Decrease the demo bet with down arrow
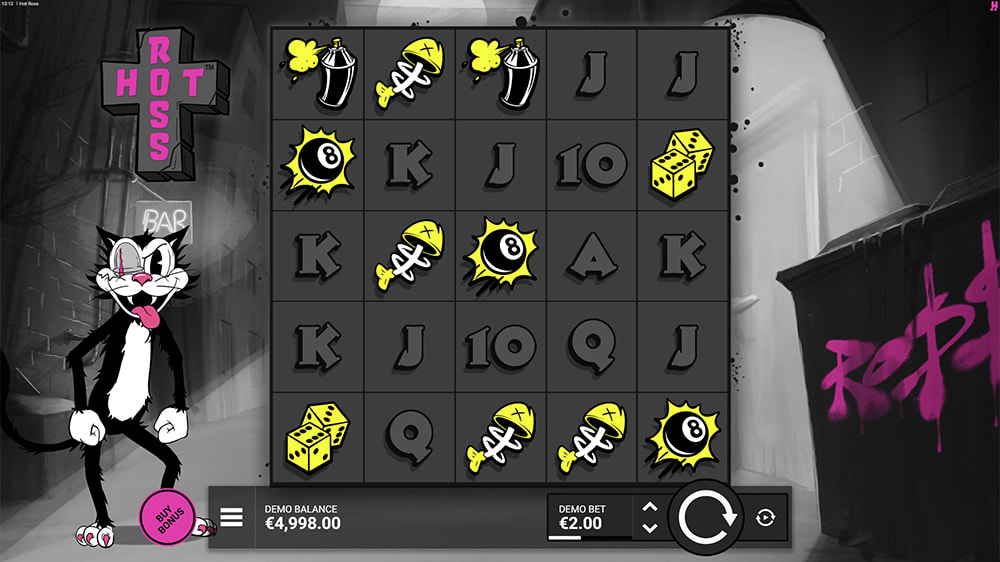 649,527
